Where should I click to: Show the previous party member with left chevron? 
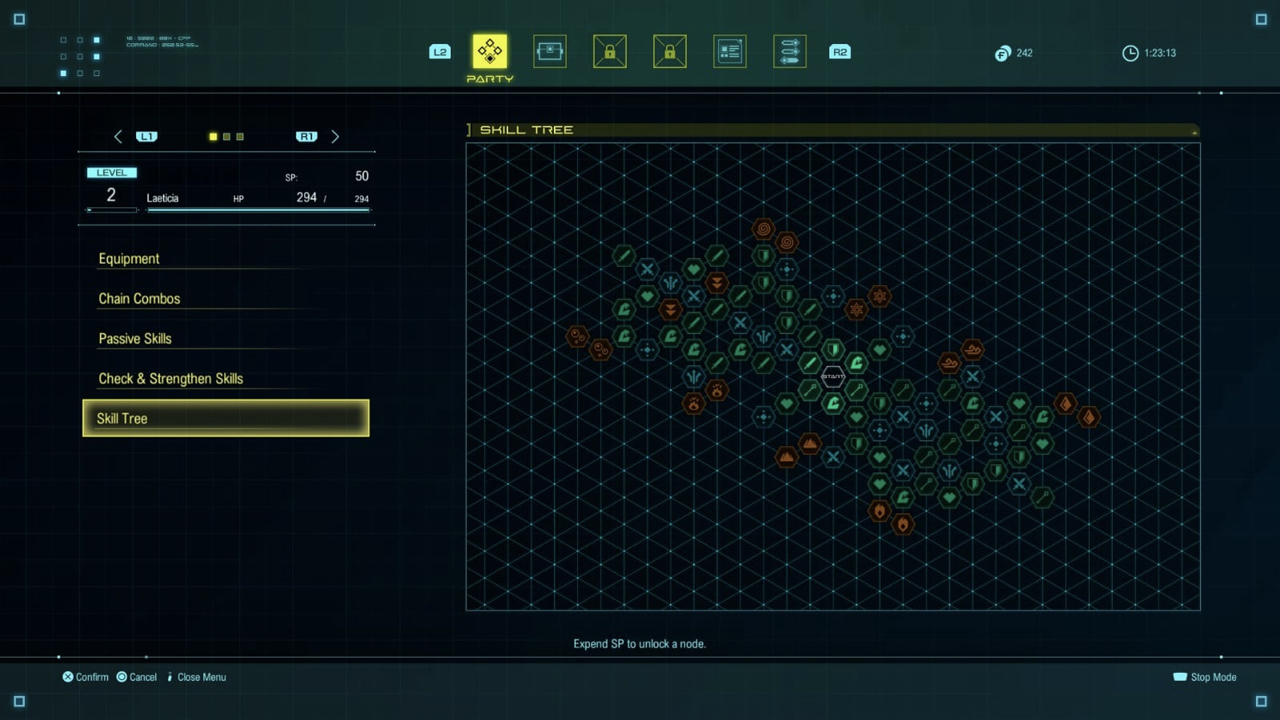coord(118,137)
